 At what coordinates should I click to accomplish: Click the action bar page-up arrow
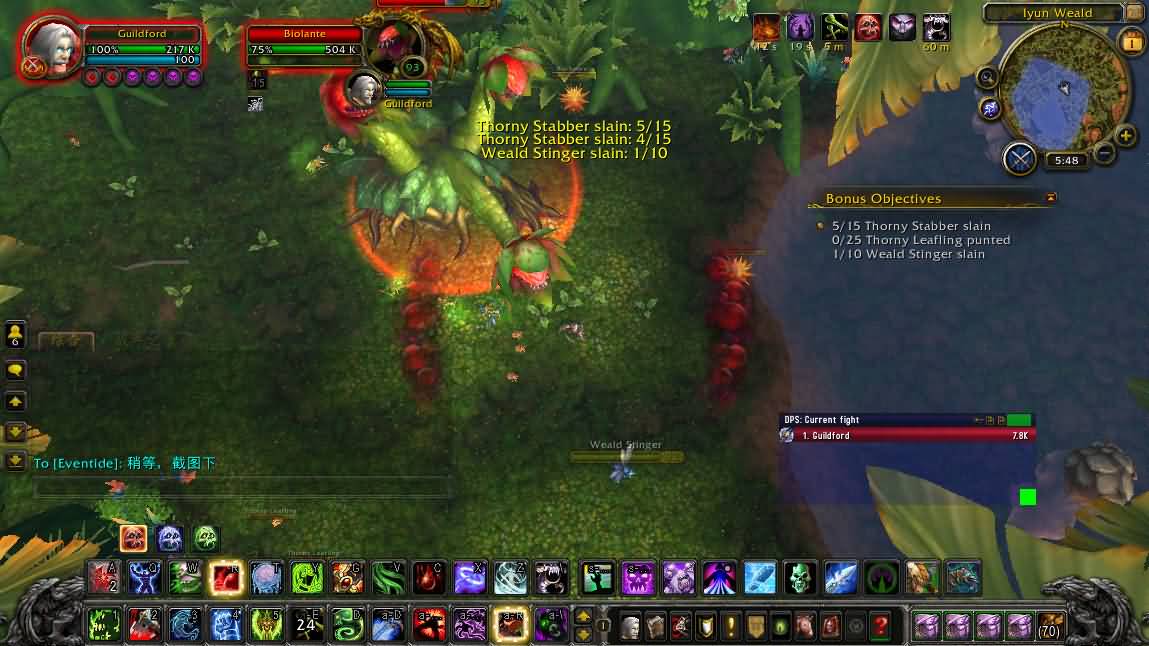(583, 616)
